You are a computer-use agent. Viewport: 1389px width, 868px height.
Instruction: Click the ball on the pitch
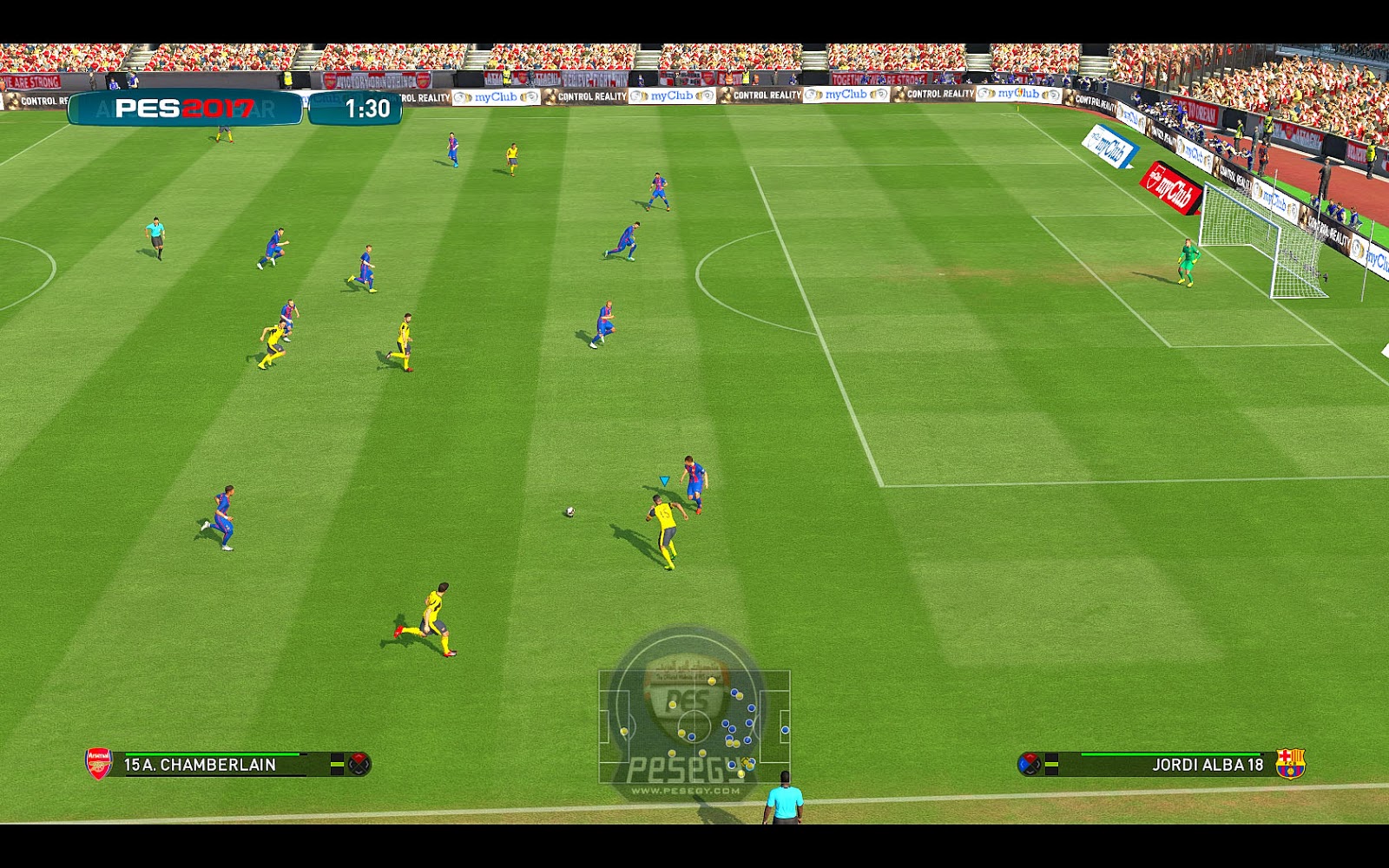(x=570, y=513)
